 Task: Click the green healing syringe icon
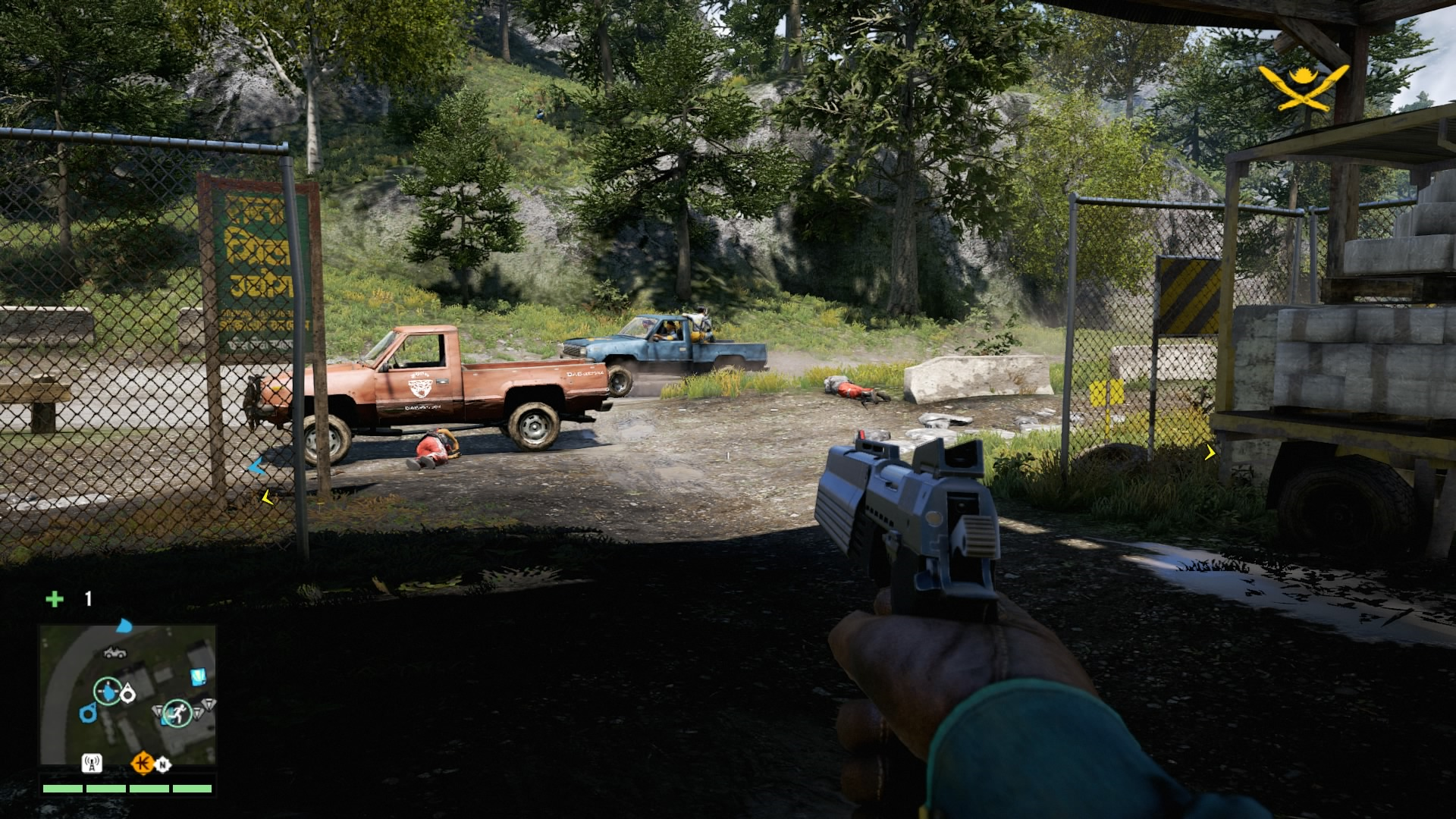coord(55,599)
